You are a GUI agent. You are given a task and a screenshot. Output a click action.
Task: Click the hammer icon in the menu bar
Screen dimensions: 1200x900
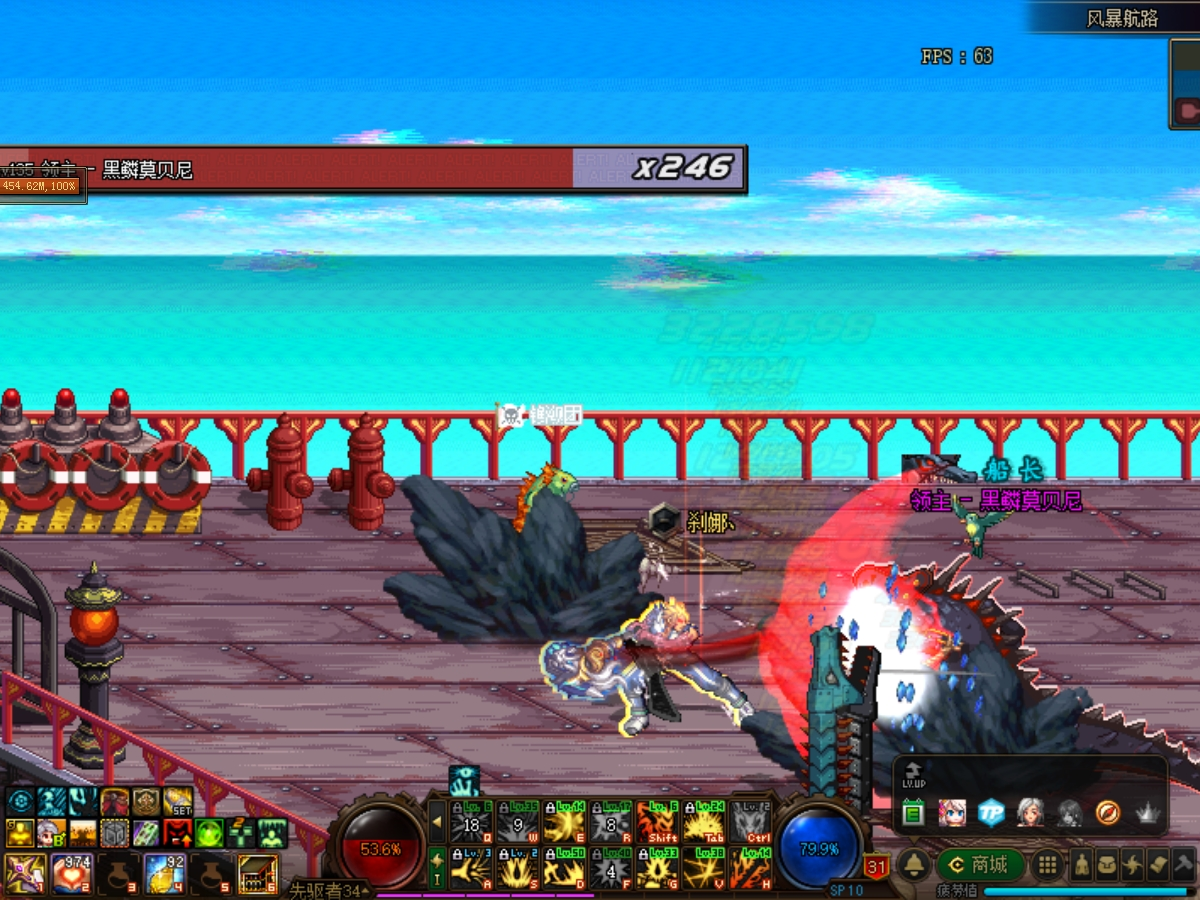point(1183,865)
